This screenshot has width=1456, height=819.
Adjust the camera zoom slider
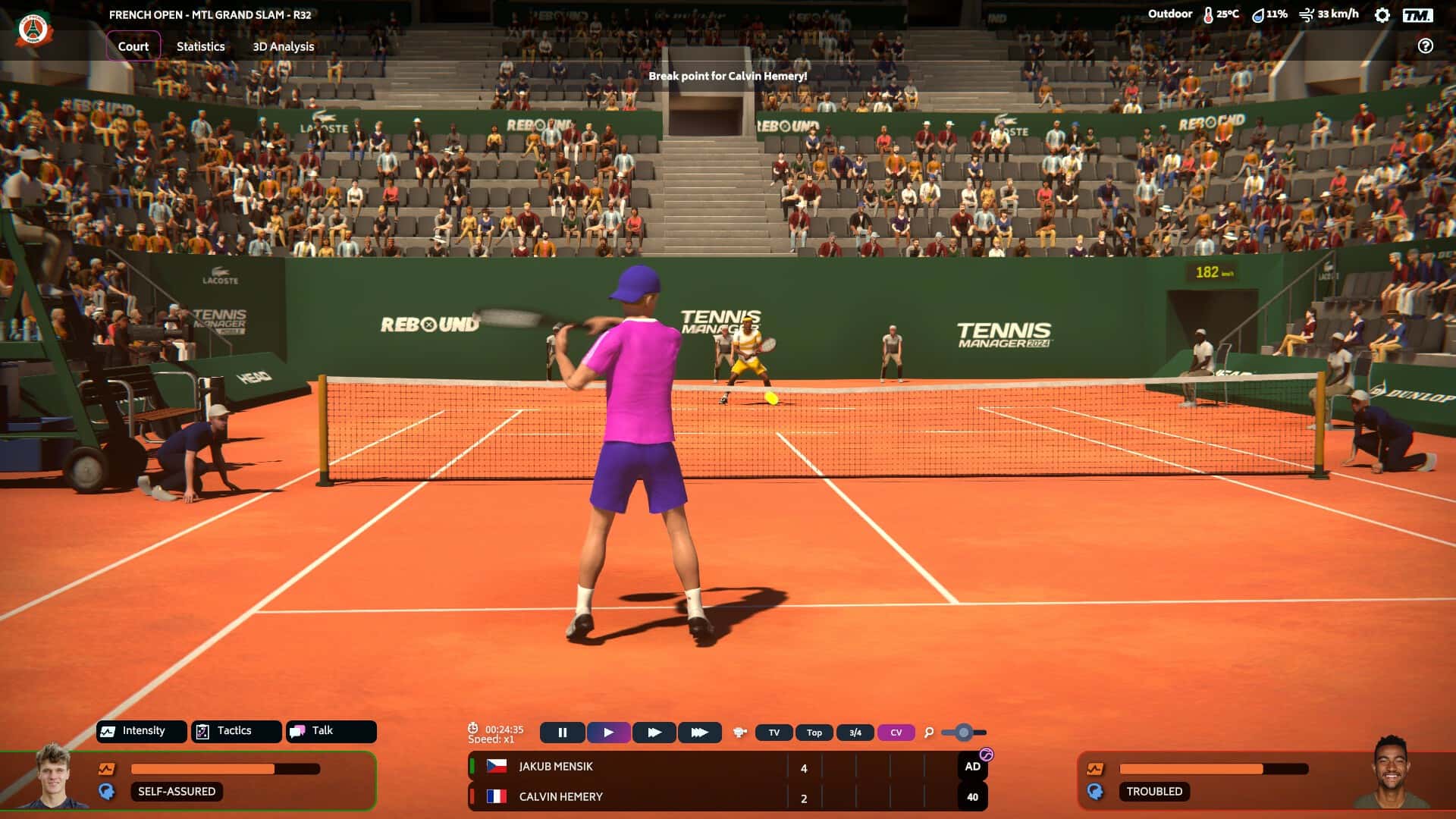coord(963,733)
